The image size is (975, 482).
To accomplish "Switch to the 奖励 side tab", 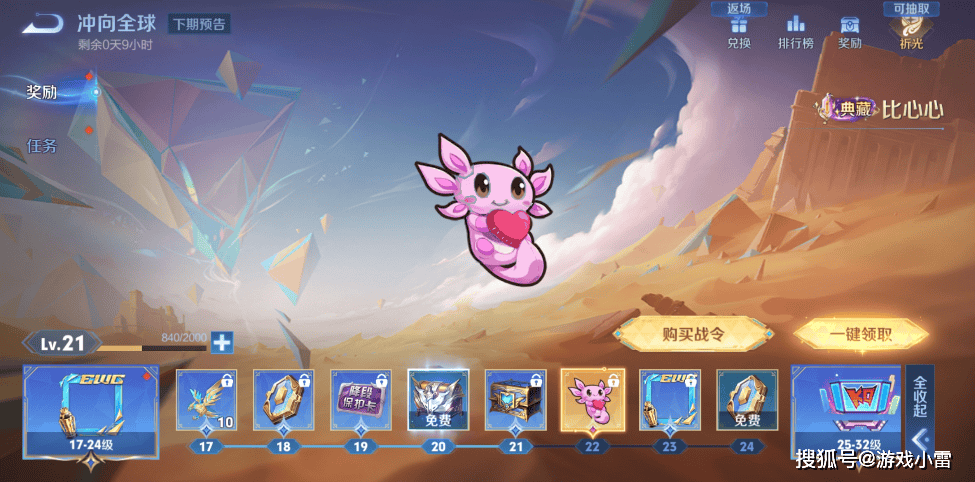I will 42,92.
